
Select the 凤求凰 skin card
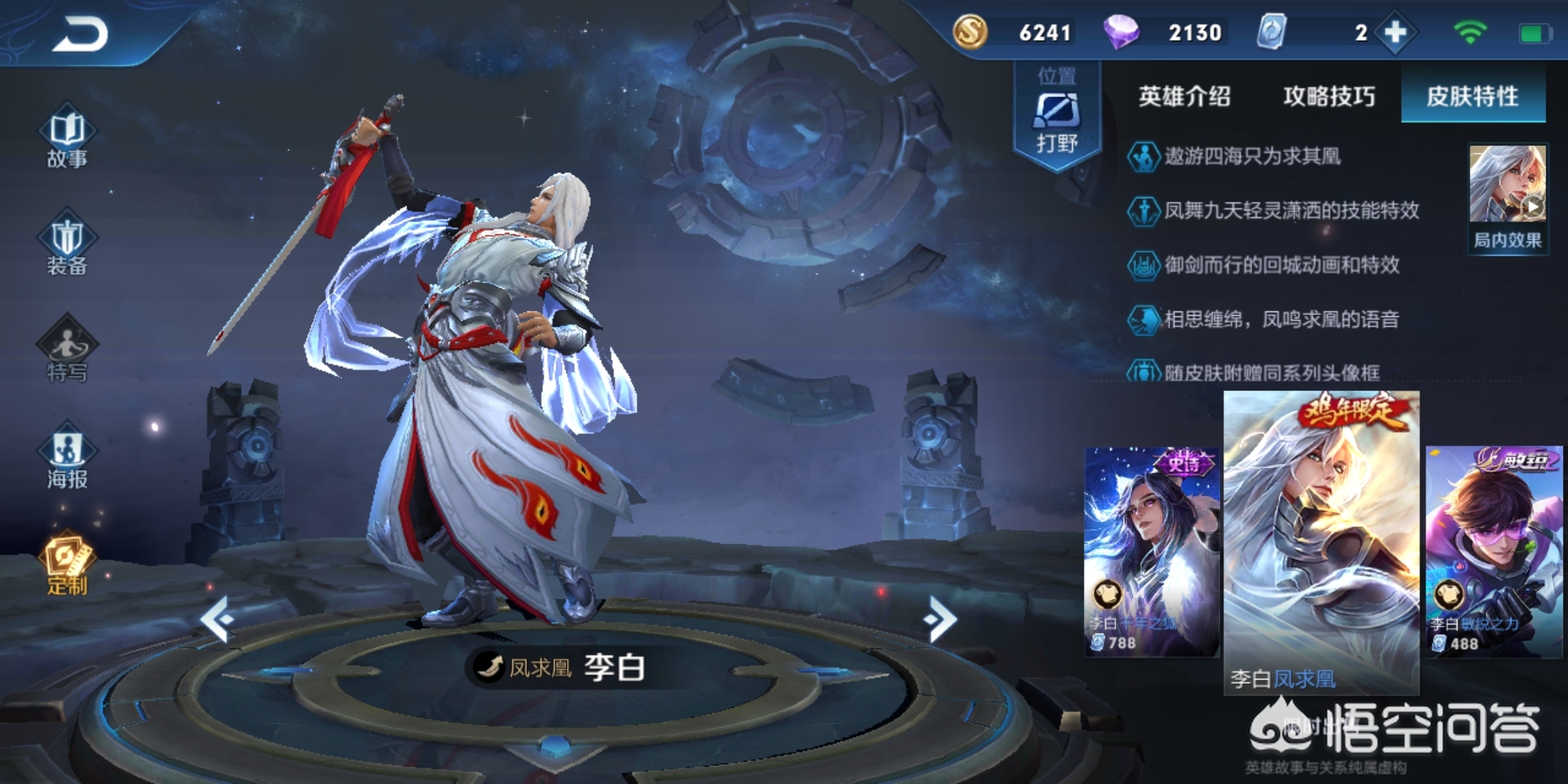coord(1321,541)
